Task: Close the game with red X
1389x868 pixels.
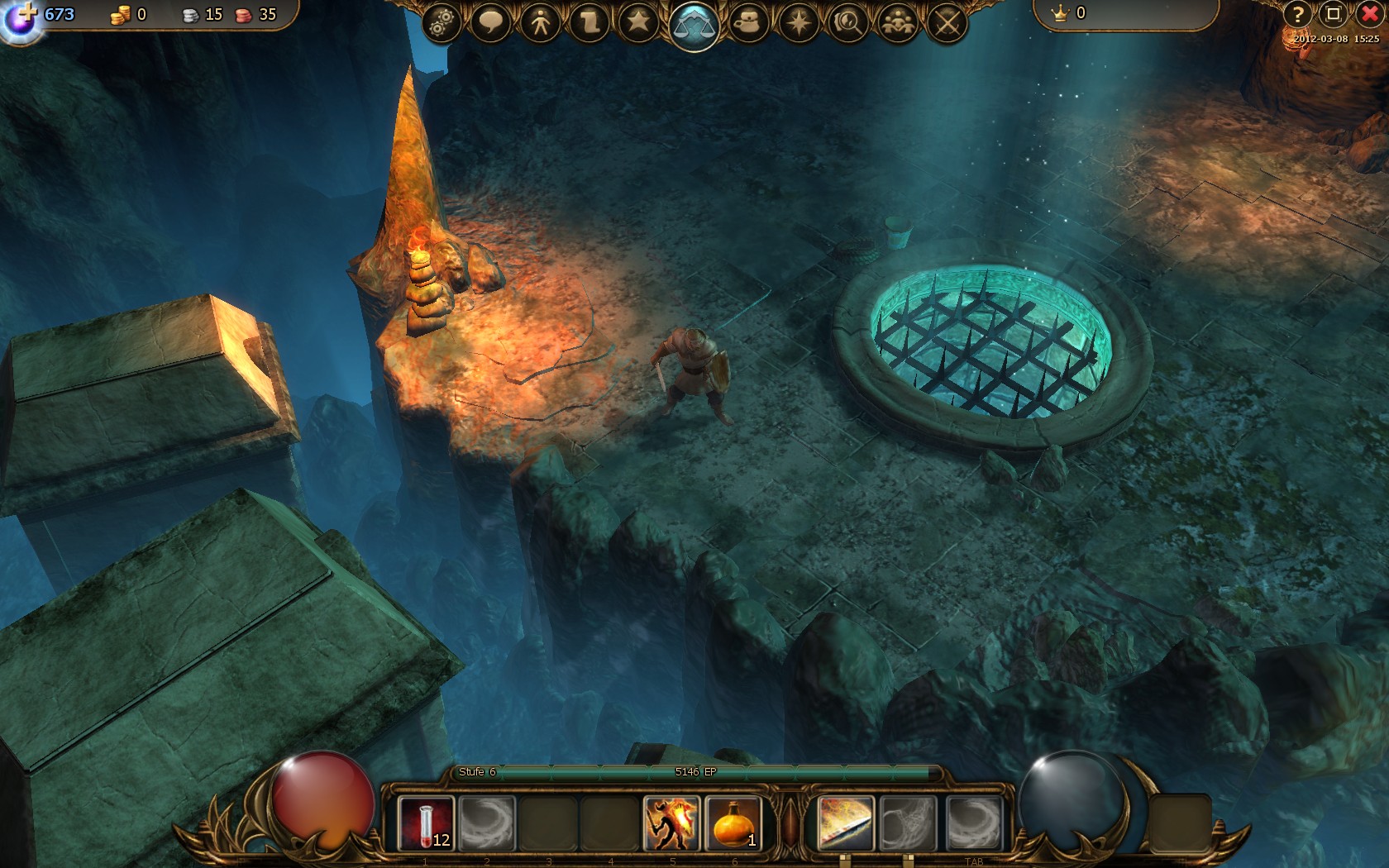Action: (1370, 14)
